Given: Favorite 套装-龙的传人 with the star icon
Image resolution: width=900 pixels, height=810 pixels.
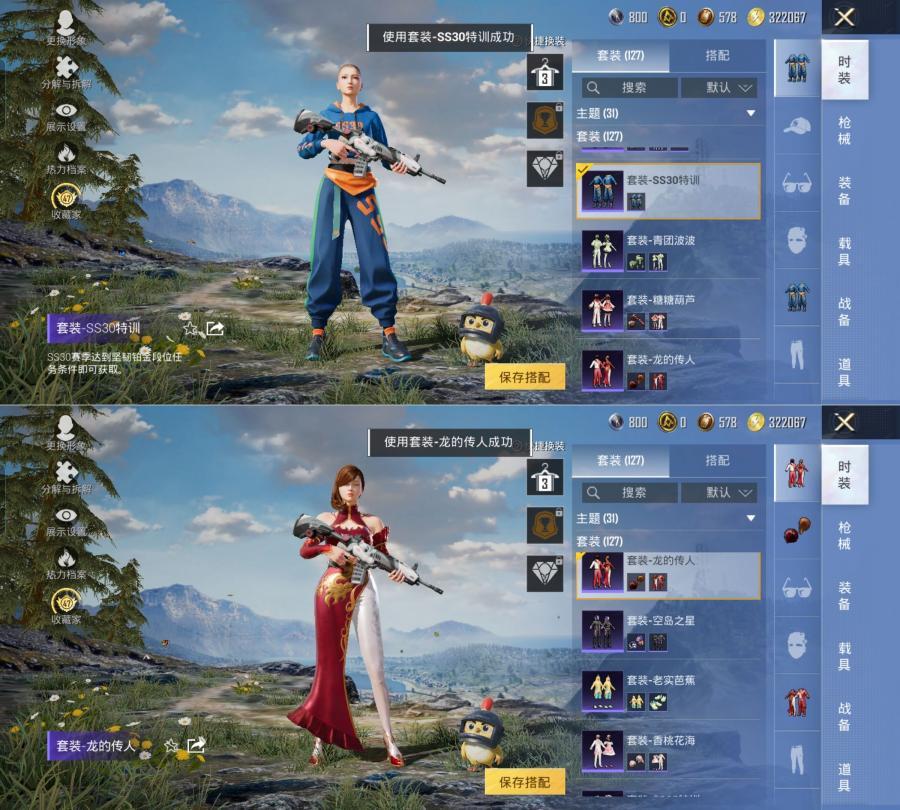Looking at the screenshot, I should pos(172,745).
